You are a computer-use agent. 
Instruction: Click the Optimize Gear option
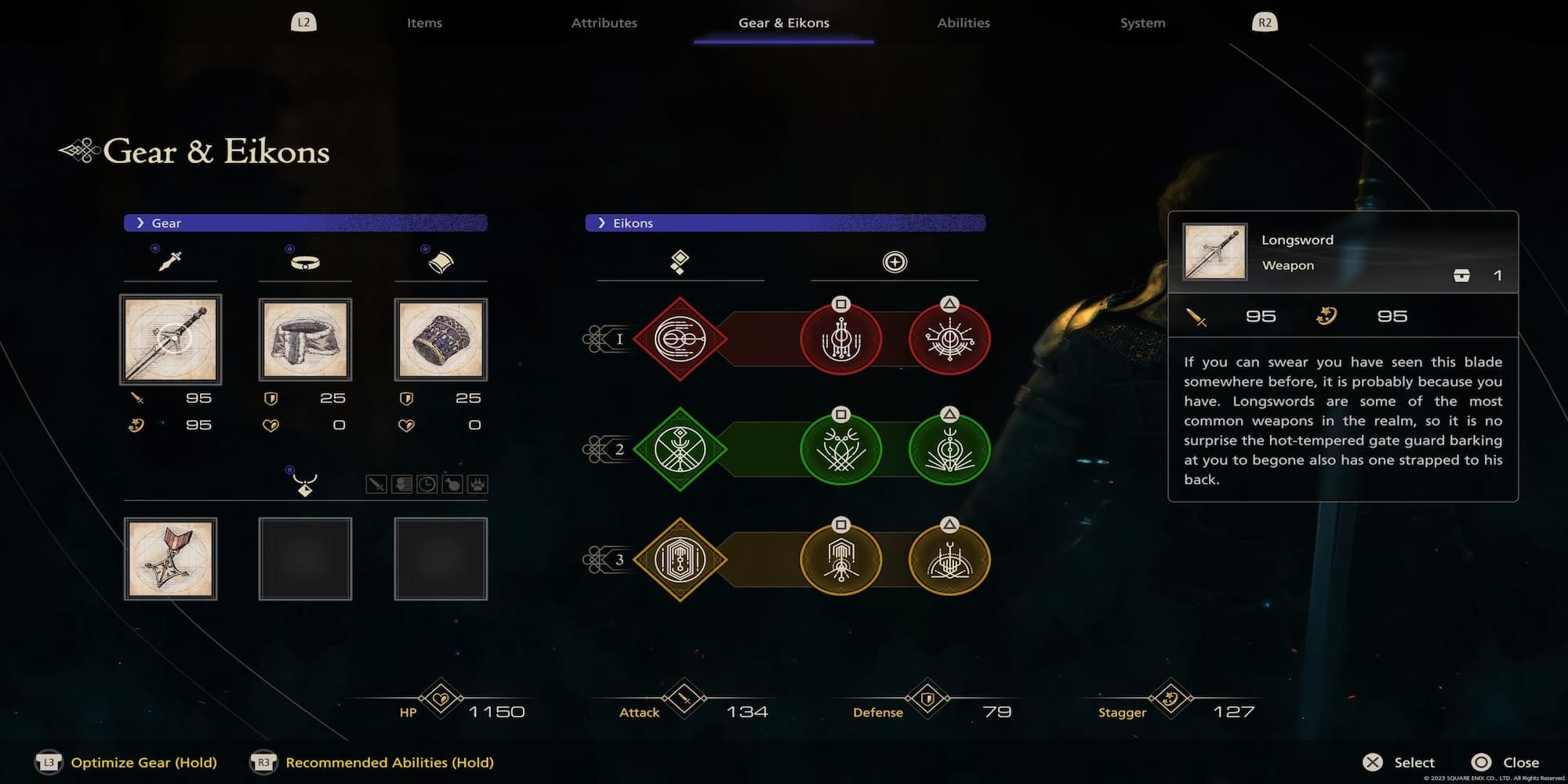[x=143, y=762]
